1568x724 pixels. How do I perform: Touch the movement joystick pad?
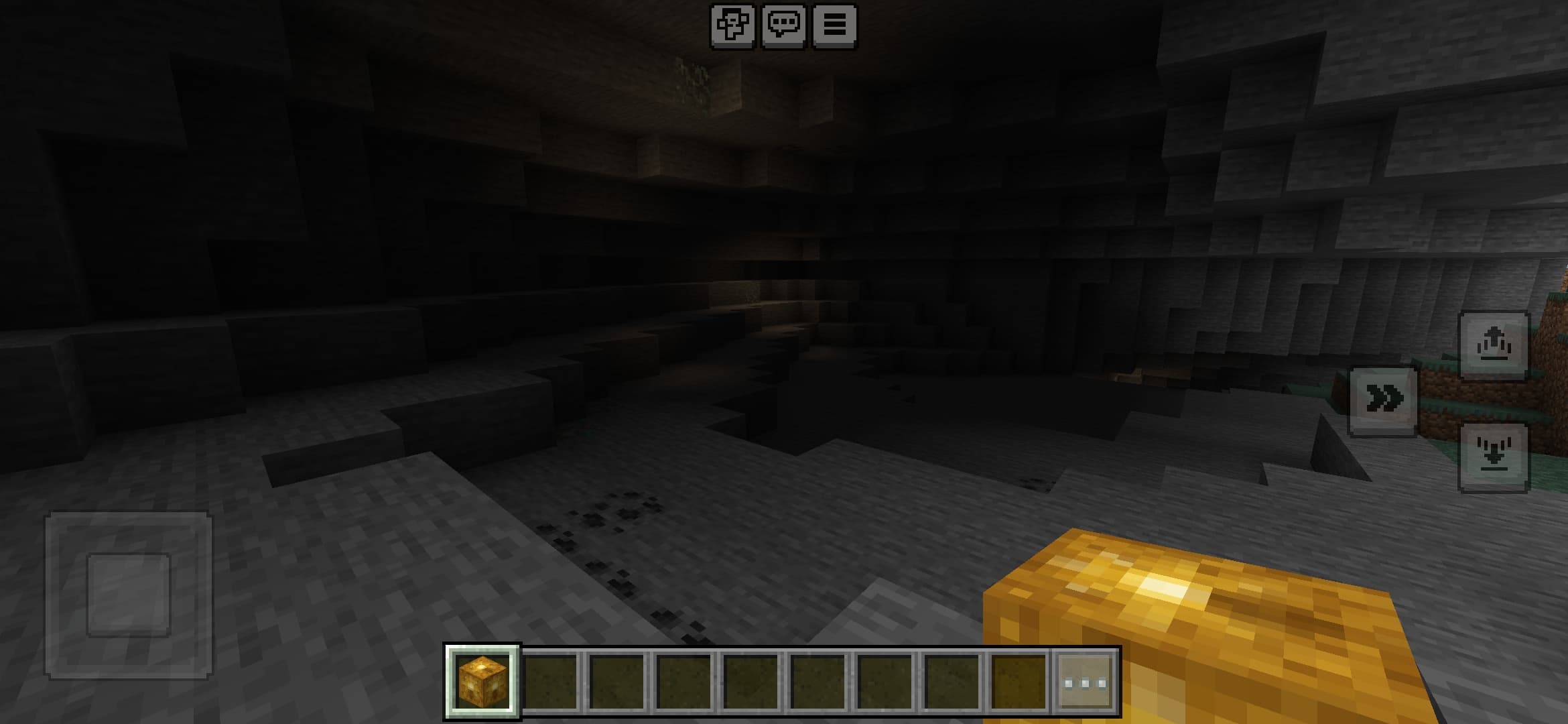pos(127,593)
